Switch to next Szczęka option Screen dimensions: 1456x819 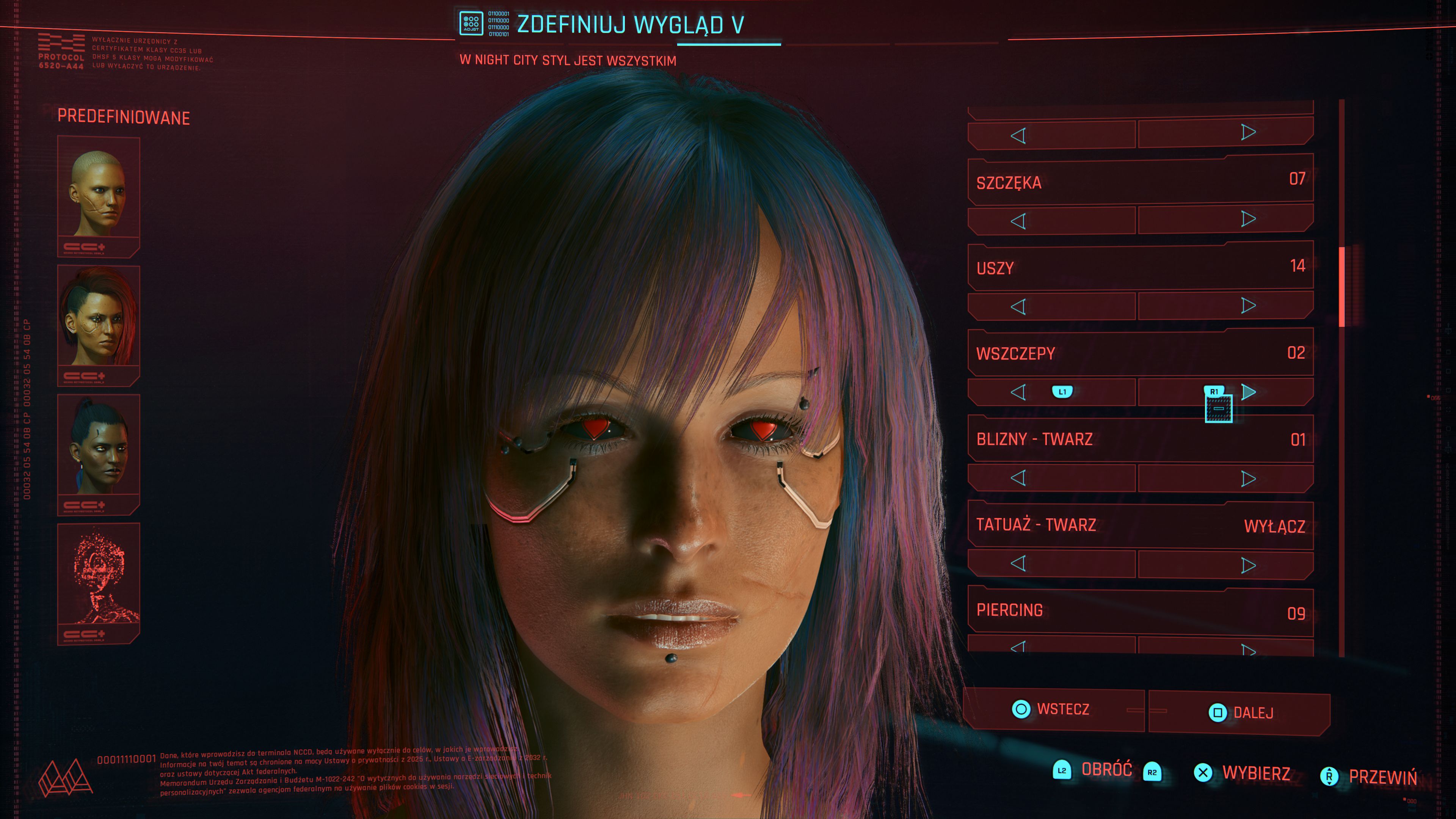(x=1248, y=219)
